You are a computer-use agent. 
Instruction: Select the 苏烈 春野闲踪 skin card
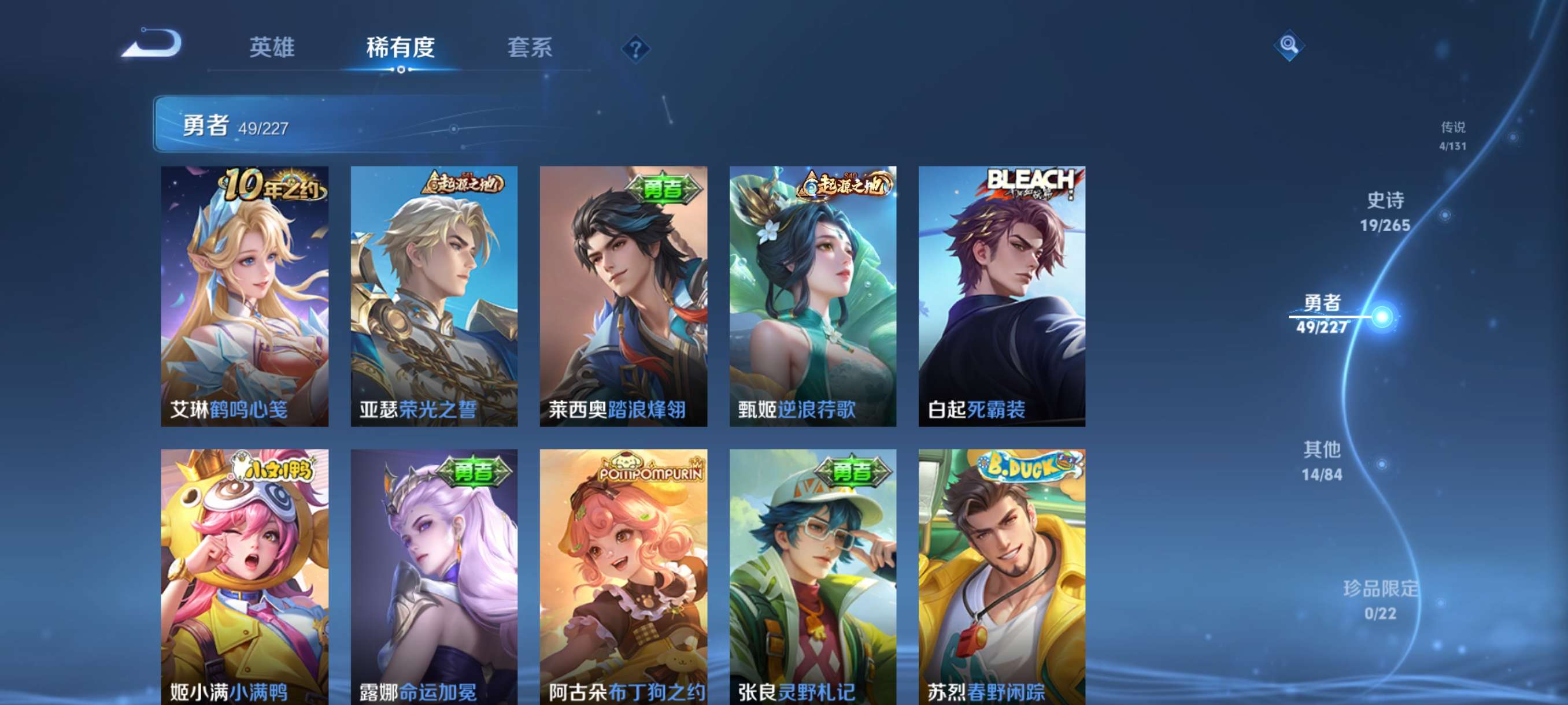point(1002,577)
